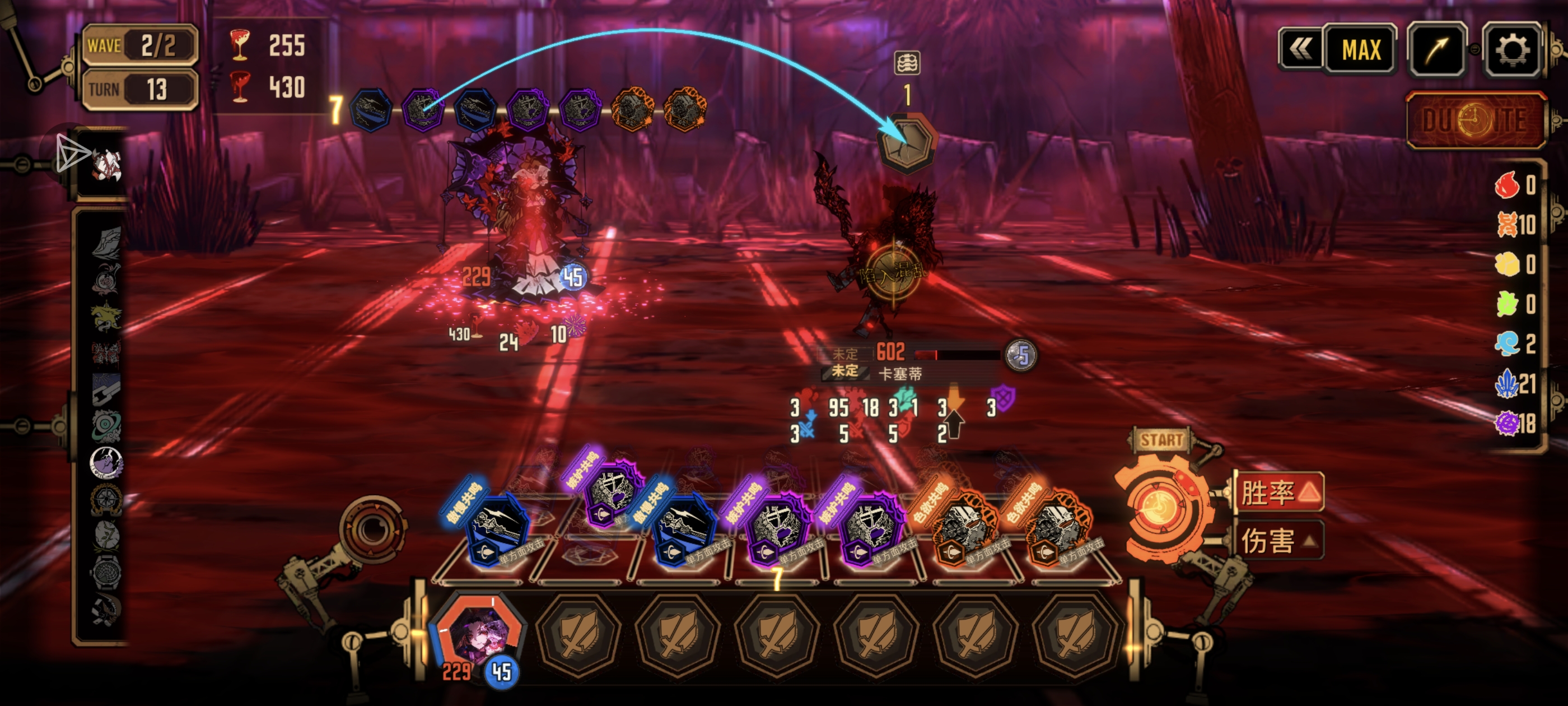Click the paper plane arrow icon

[72, 153]
